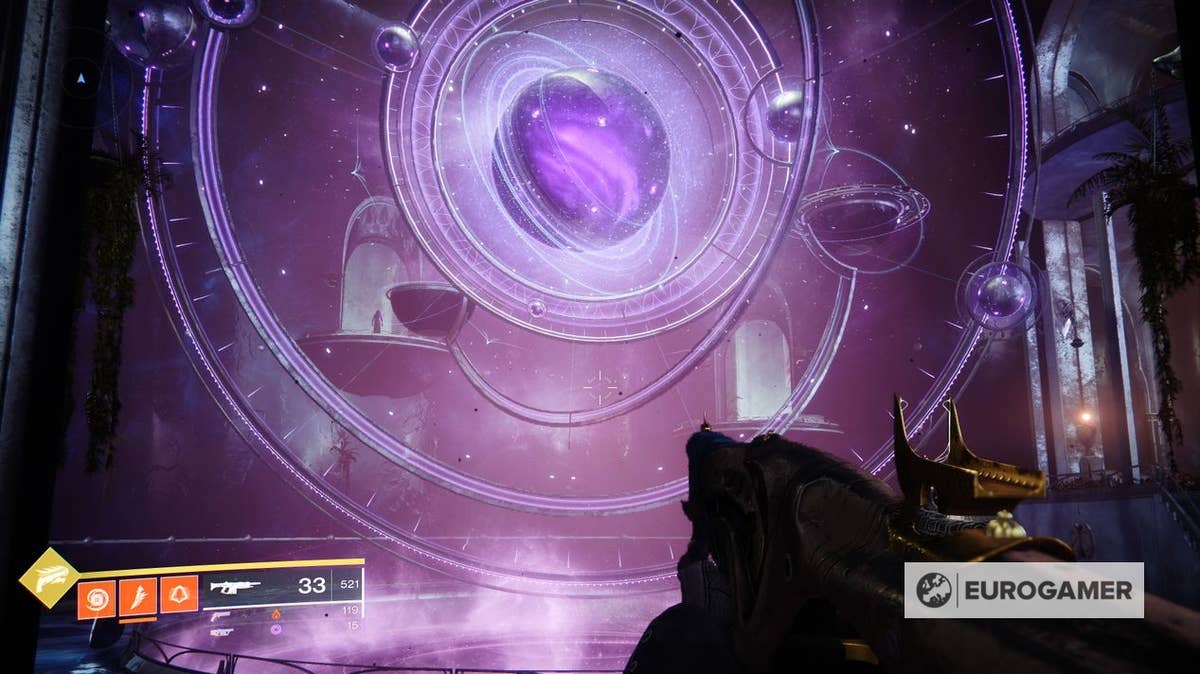Choose the heavy weapon icon in the HUD

(220, 632)
